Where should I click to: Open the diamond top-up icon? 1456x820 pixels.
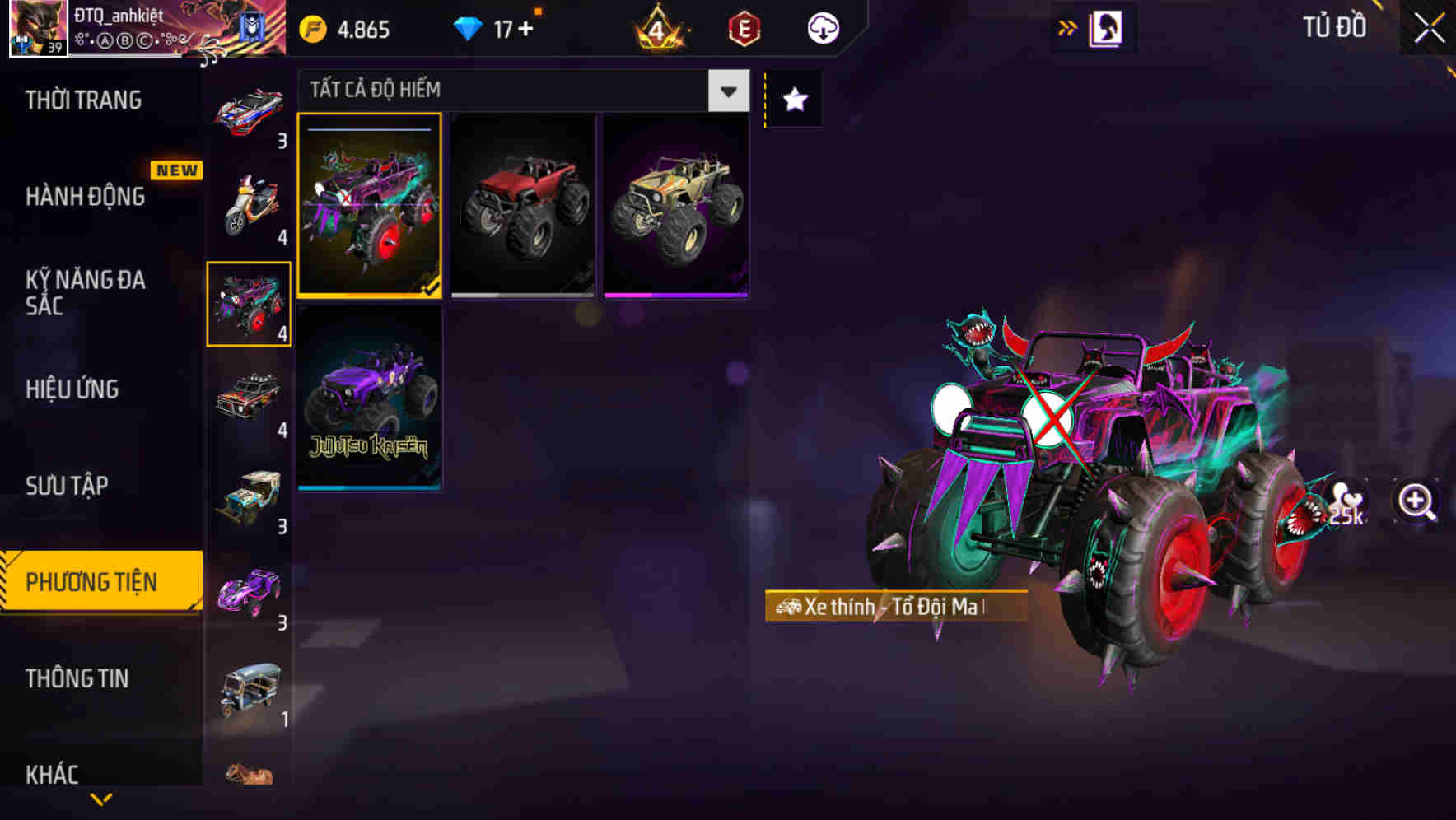(x=469, y=29)
